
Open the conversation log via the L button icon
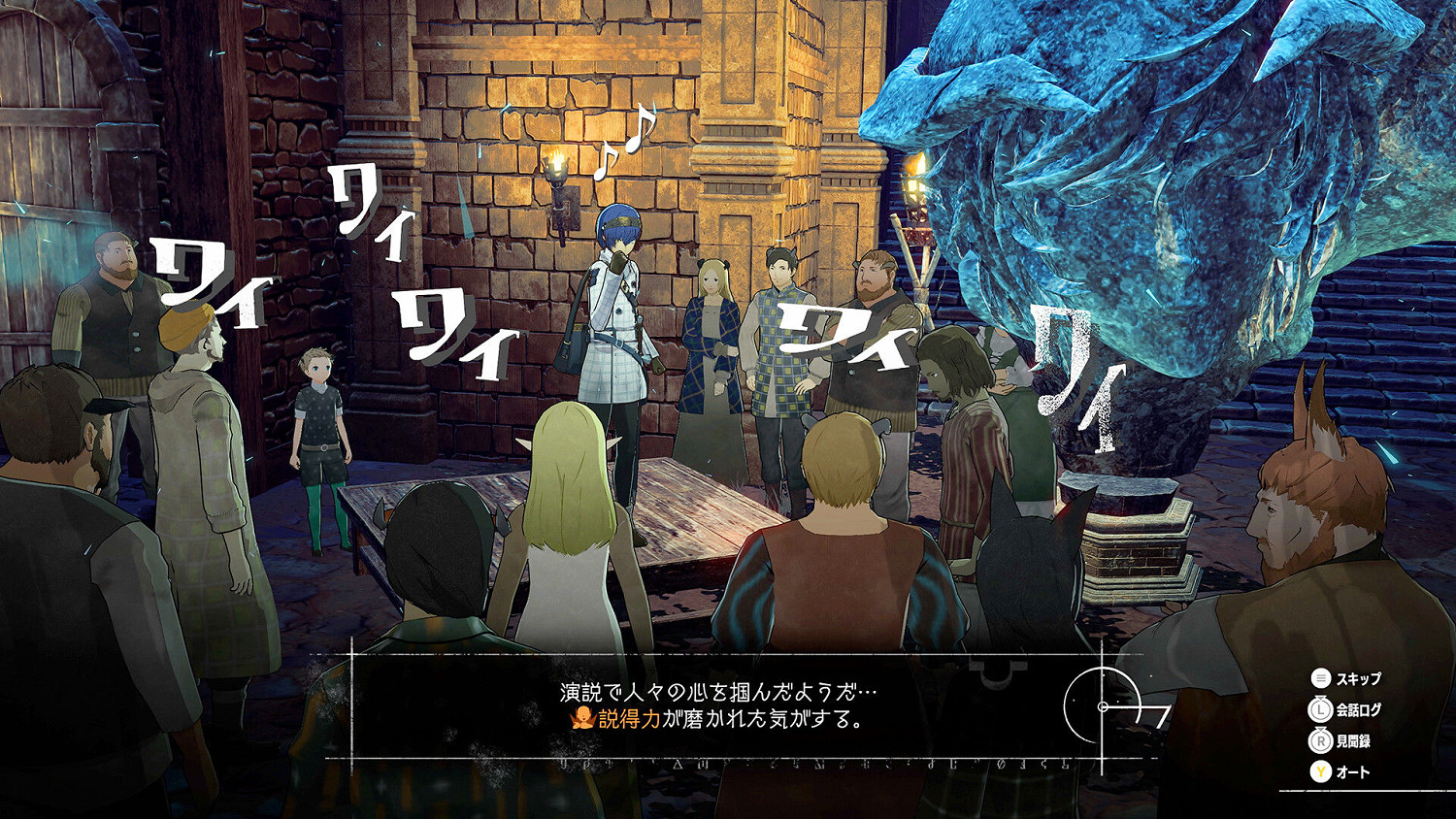coord(1320,709)
